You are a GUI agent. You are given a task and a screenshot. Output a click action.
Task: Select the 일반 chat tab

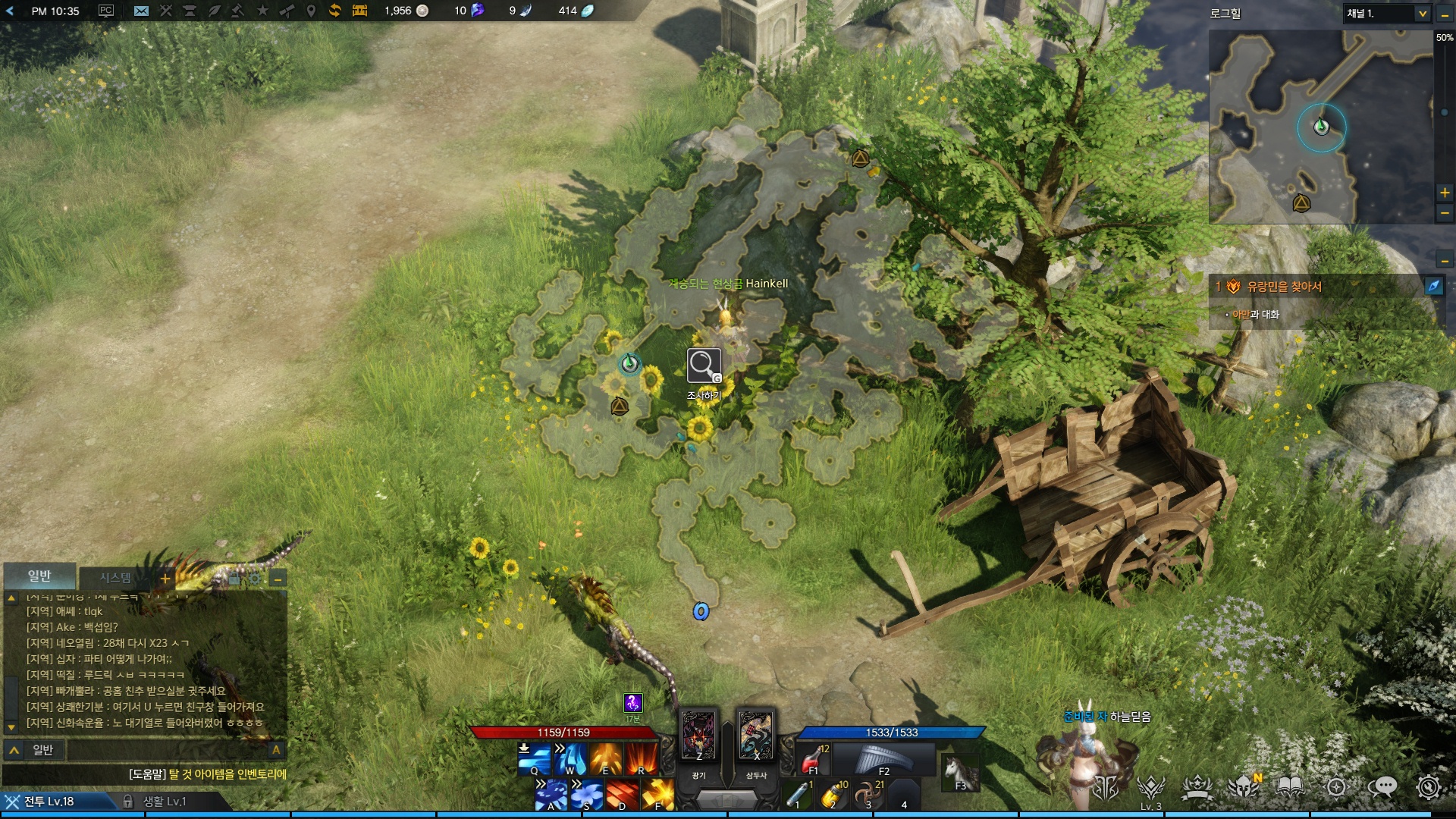tap(39, 576)
